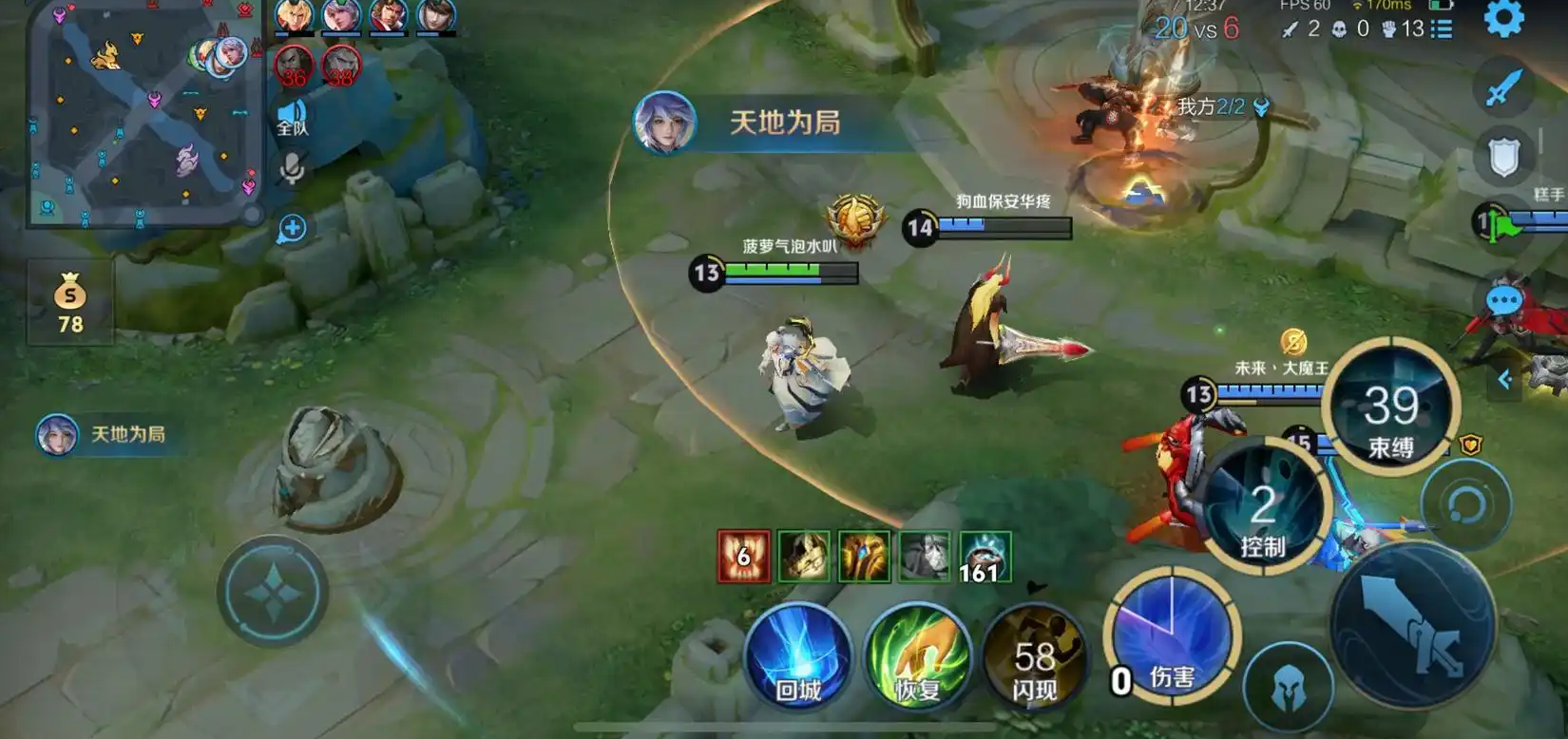Select your hero portrait 天地为局
1568x739 pixels.
57,434
